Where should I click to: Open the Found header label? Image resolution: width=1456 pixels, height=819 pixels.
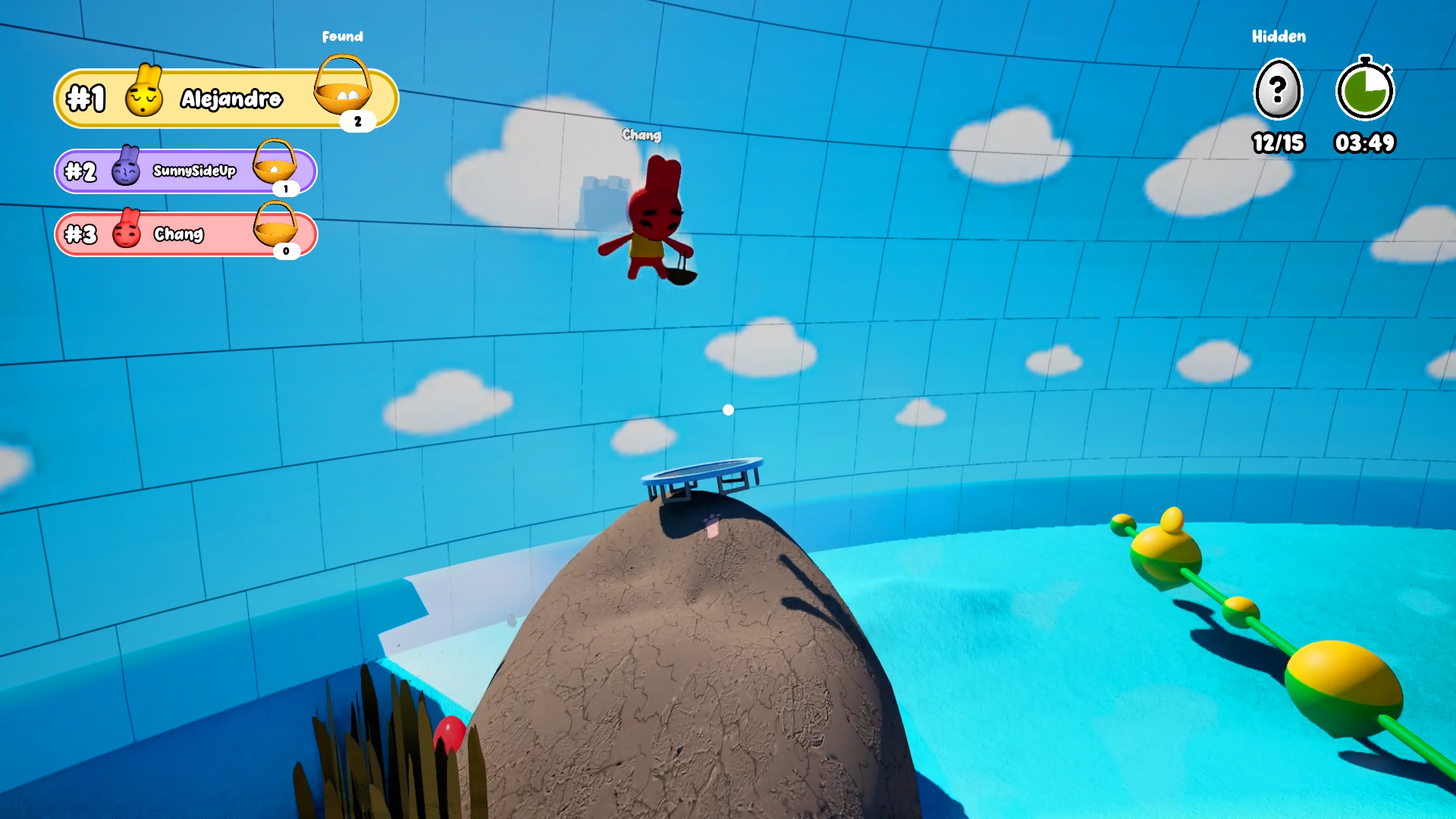(x=344, y=36)
